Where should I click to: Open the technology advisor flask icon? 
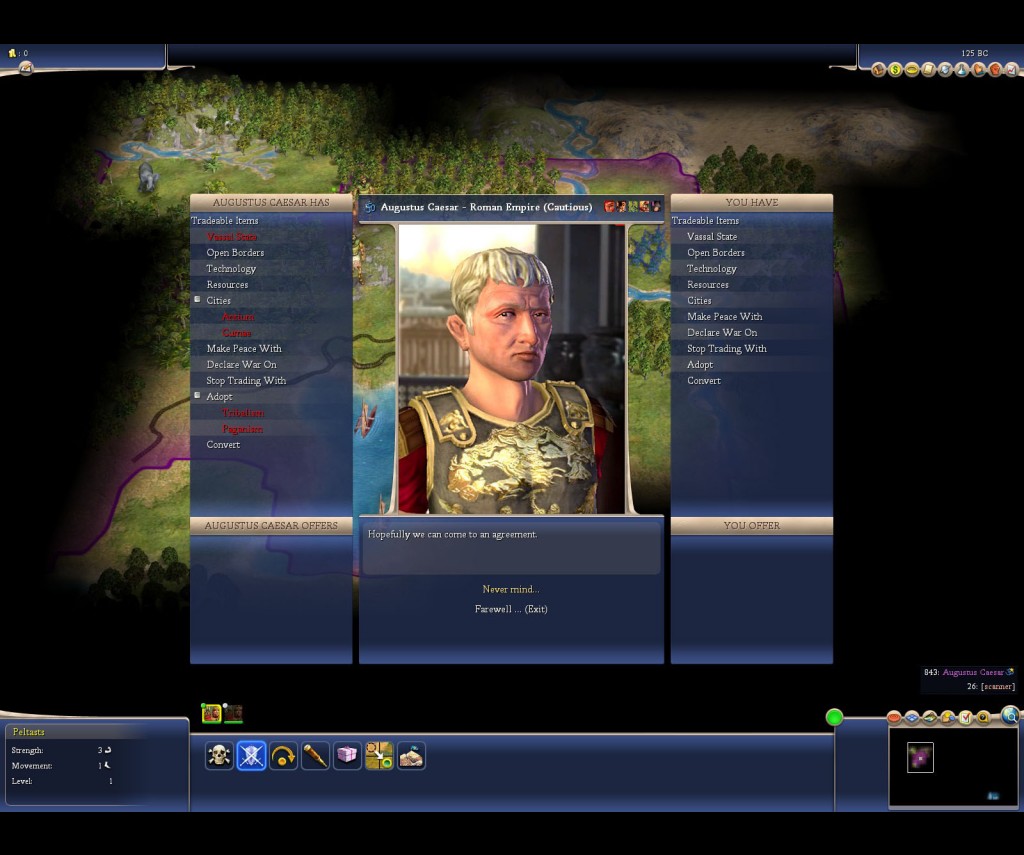coord(961,70)
